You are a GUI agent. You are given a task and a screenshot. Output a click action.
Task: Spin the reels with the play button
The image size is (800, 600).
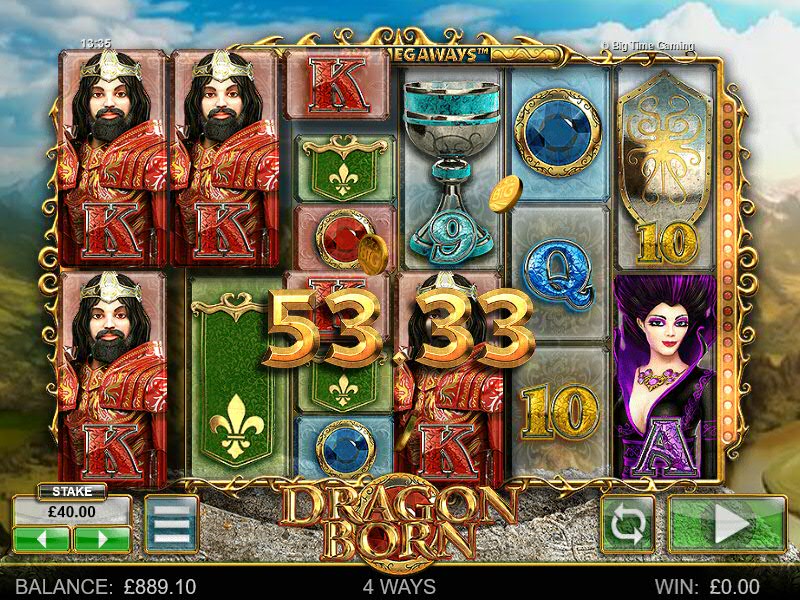[727, 524]
